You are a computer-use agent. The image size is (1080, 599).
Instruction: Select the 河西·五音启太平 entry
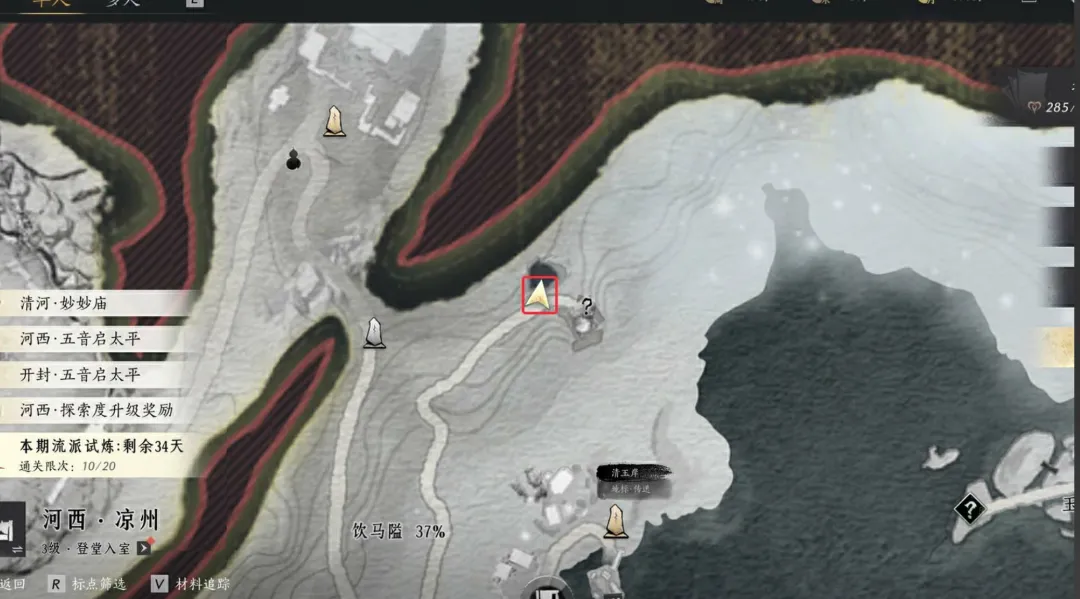pyautogui.click(x=81, y=339)
